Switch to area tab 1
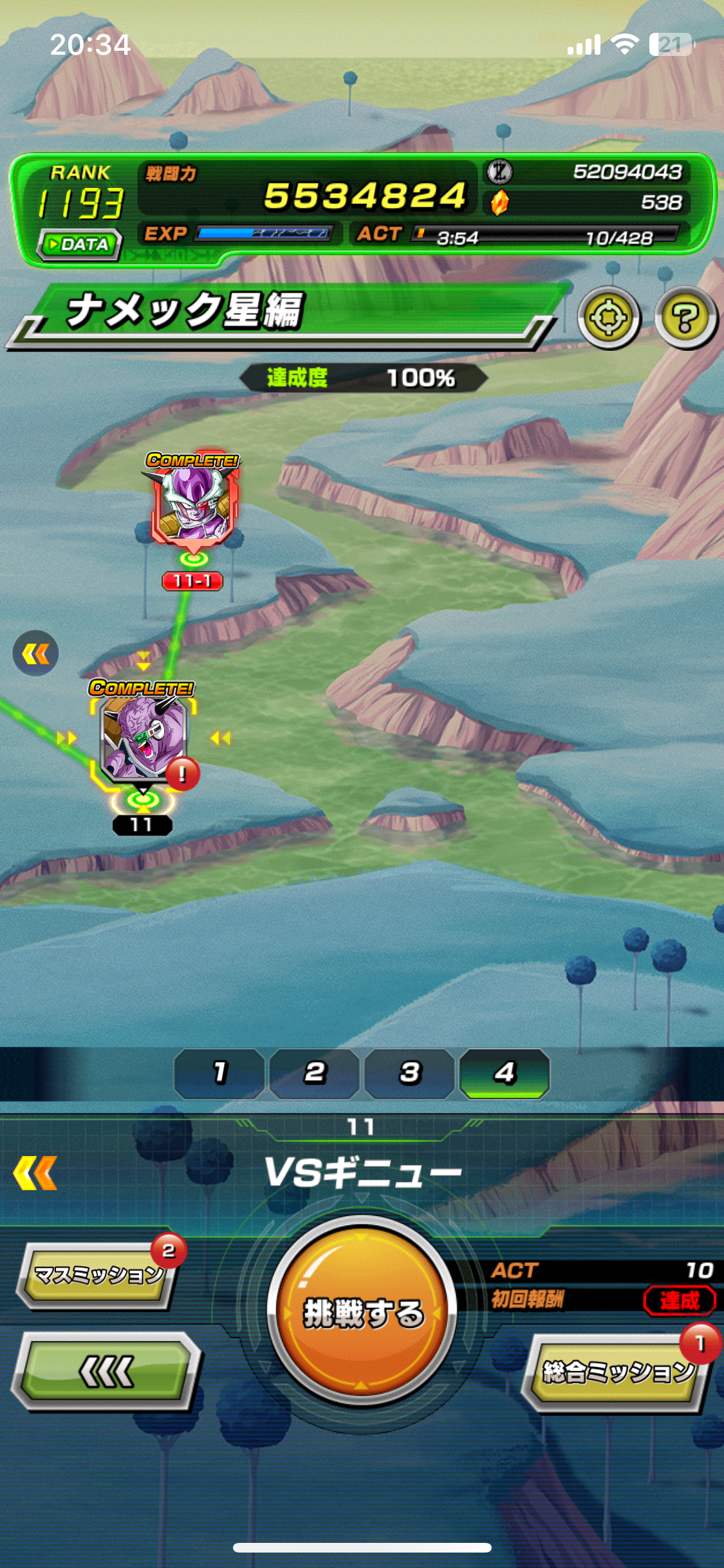Screen dimensions: 724x1568 tap(219, 1073)
